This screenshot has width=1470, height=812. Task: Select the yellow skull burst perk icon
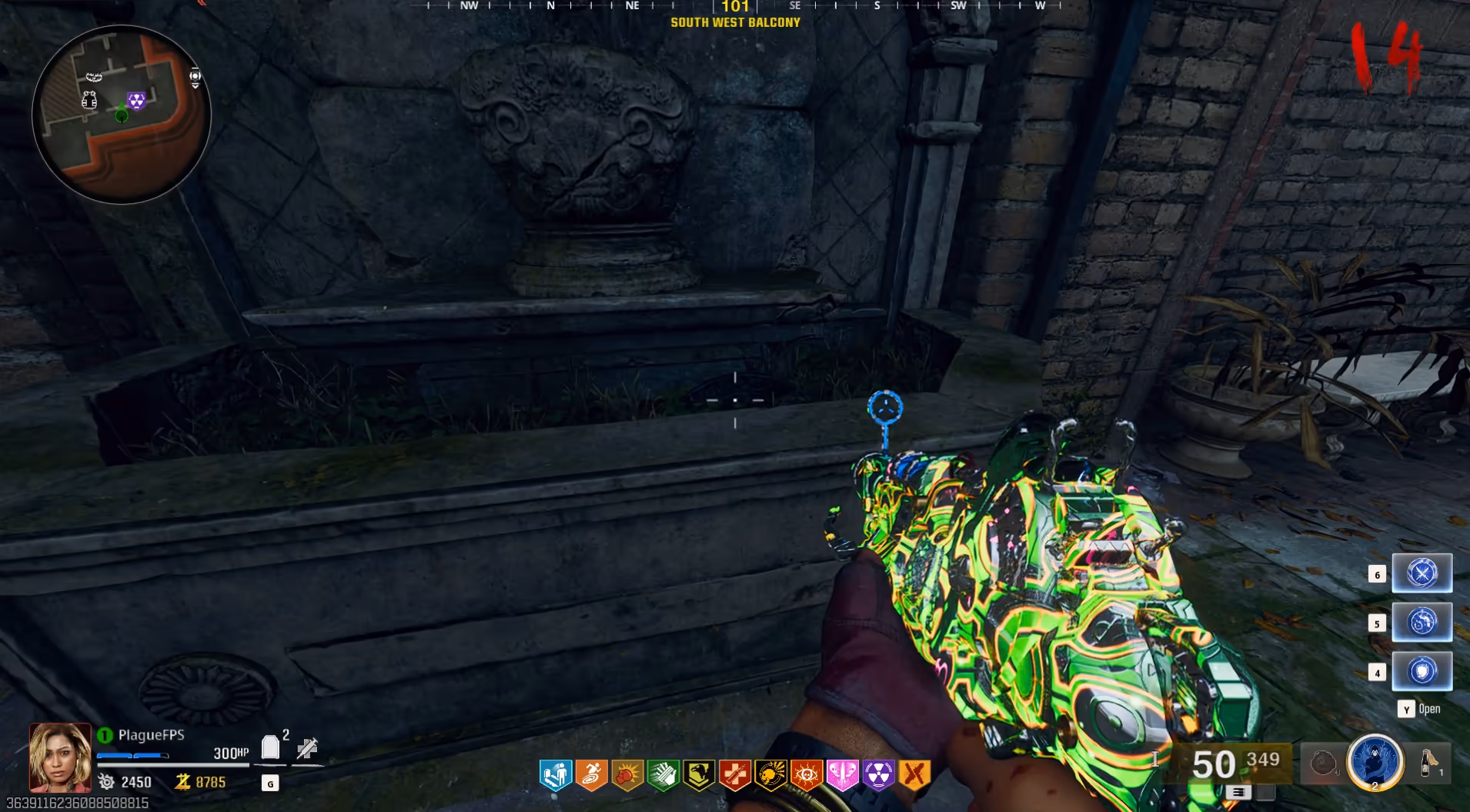770,775
